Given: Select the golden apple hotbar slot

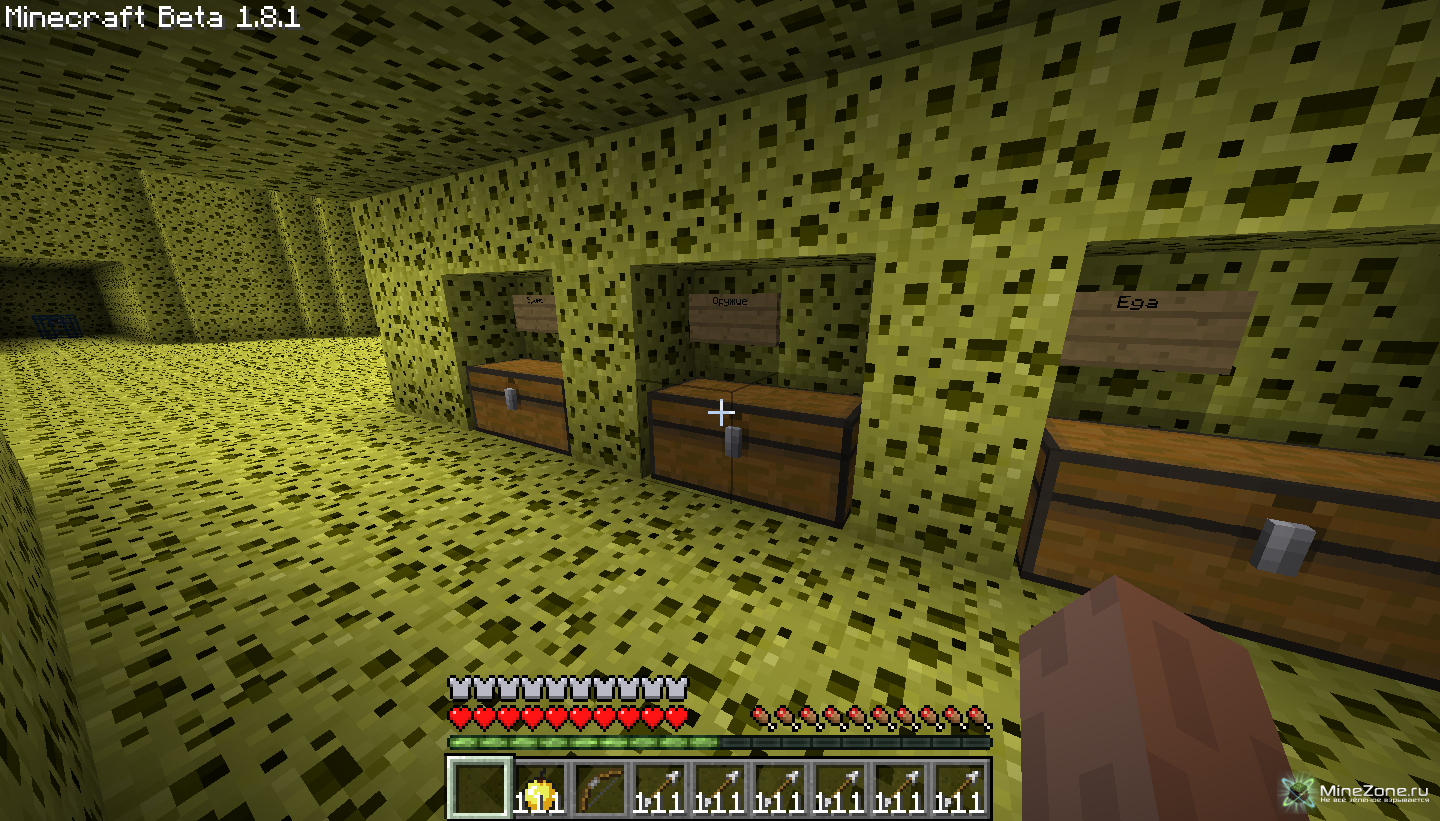Looking at the screenshot, I should pos(540,788).
